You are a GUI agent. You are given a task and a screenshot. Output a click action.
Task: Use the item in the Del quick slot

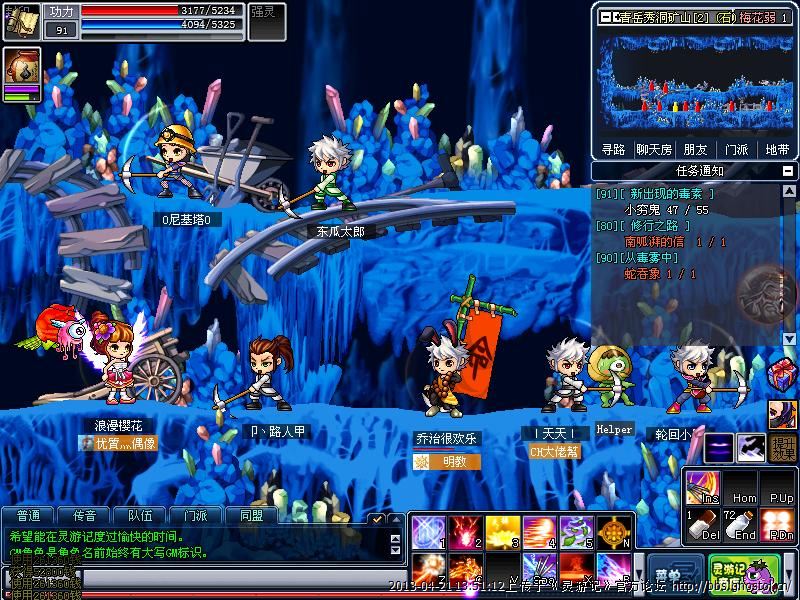(x=702, y=524)
